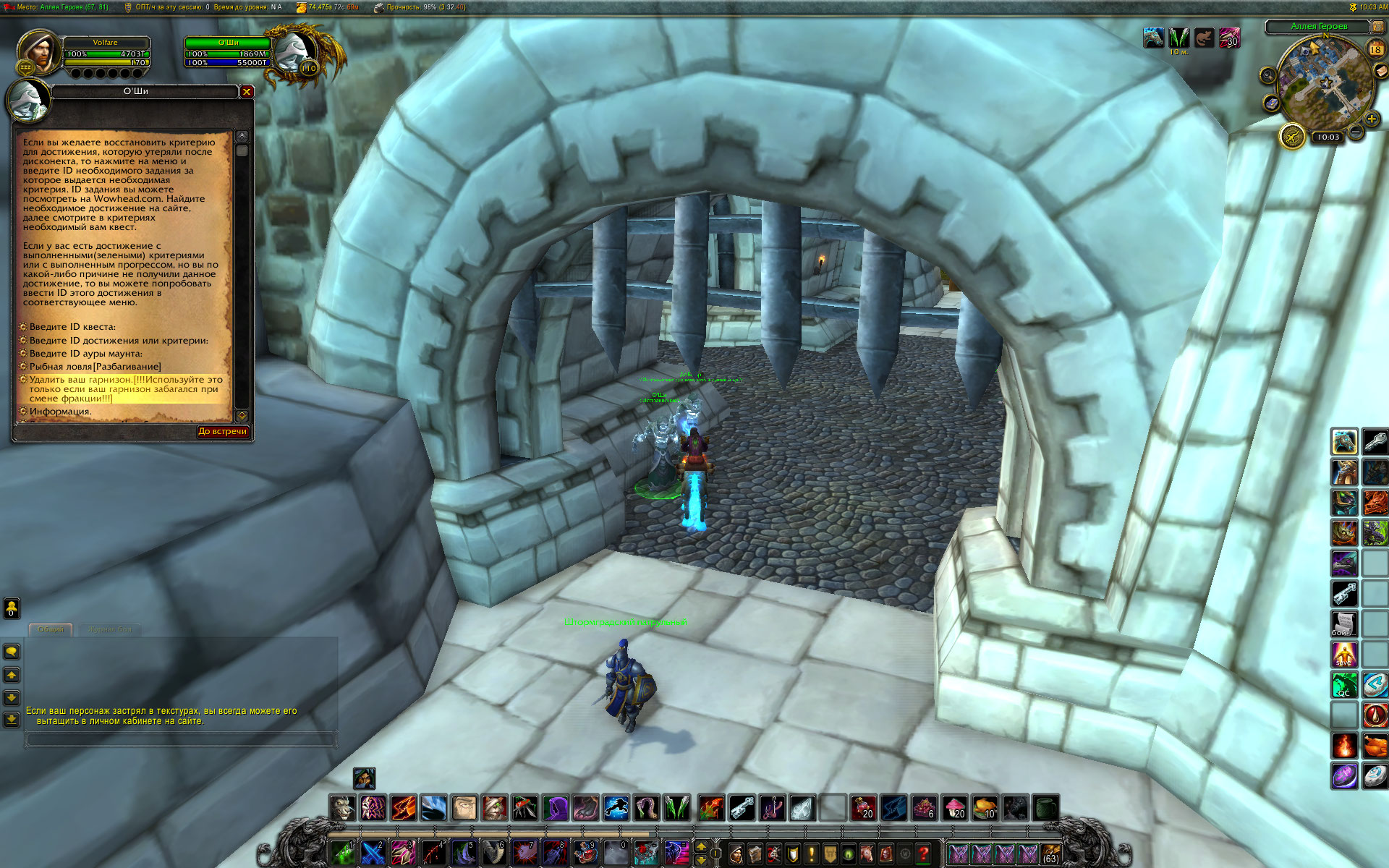Choose the 'Рыбная ловля' fishing option
The width and height of the screenshot is (1389, 868).
click(95, 367)
